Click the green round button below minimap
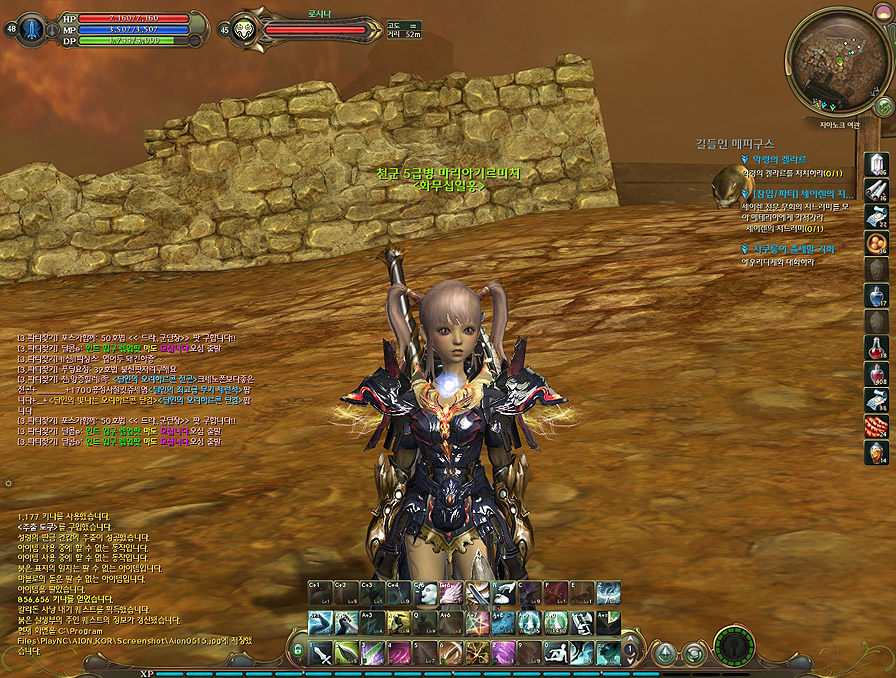Image resolution: width=896 pixels, height=678 pixels. [x=884, y=106]
